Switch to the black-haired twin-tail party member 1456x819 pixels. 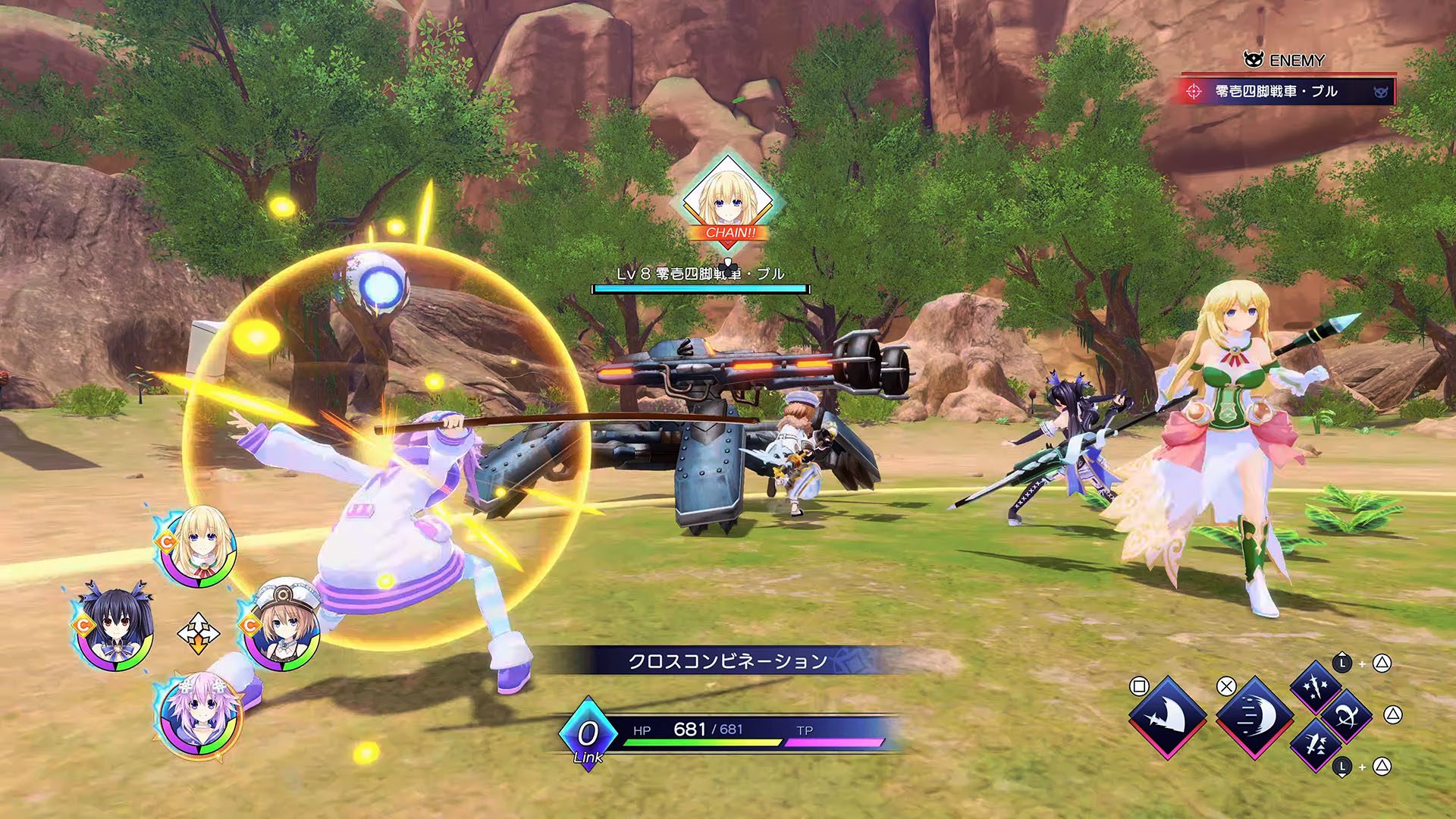[116, 631]
